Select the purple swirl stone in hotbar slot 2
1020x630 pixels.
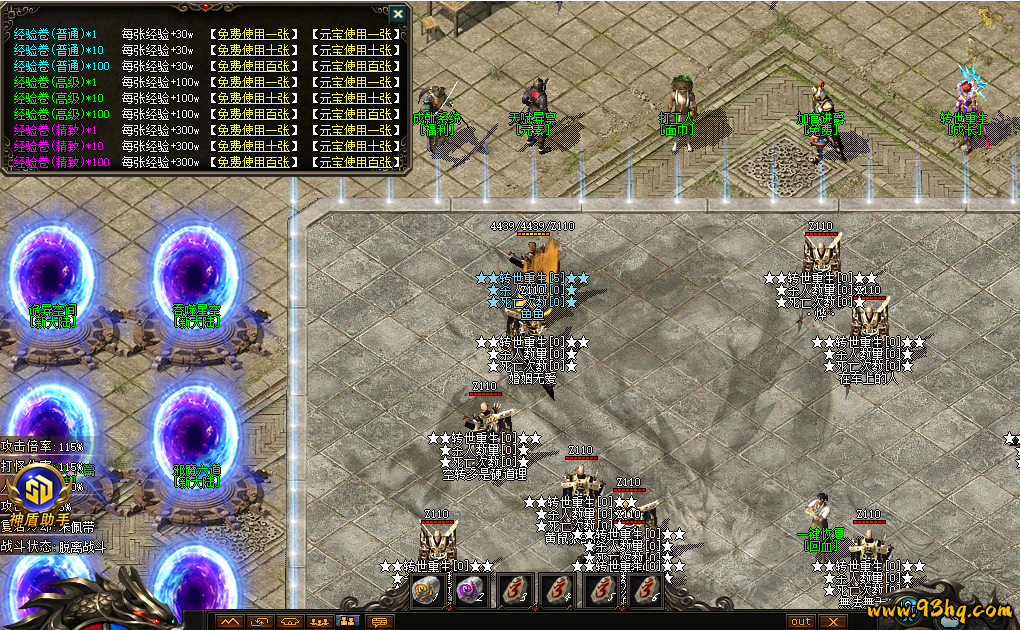pyautogui.click(x=469, y=591)
